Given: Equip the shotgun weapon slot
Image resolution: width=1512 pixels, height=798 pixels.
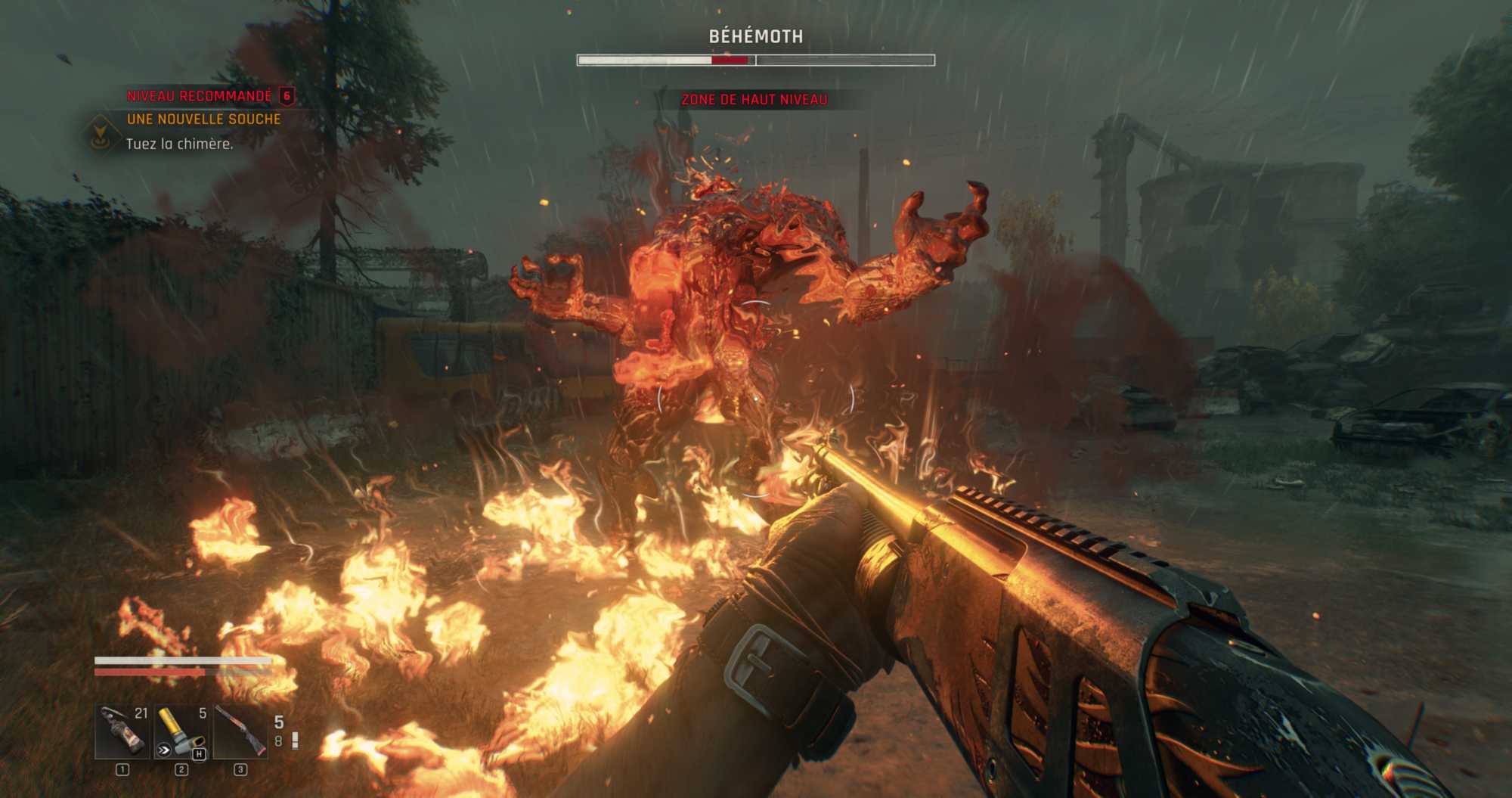Looking at the screenshot, I should pos(240,731).
